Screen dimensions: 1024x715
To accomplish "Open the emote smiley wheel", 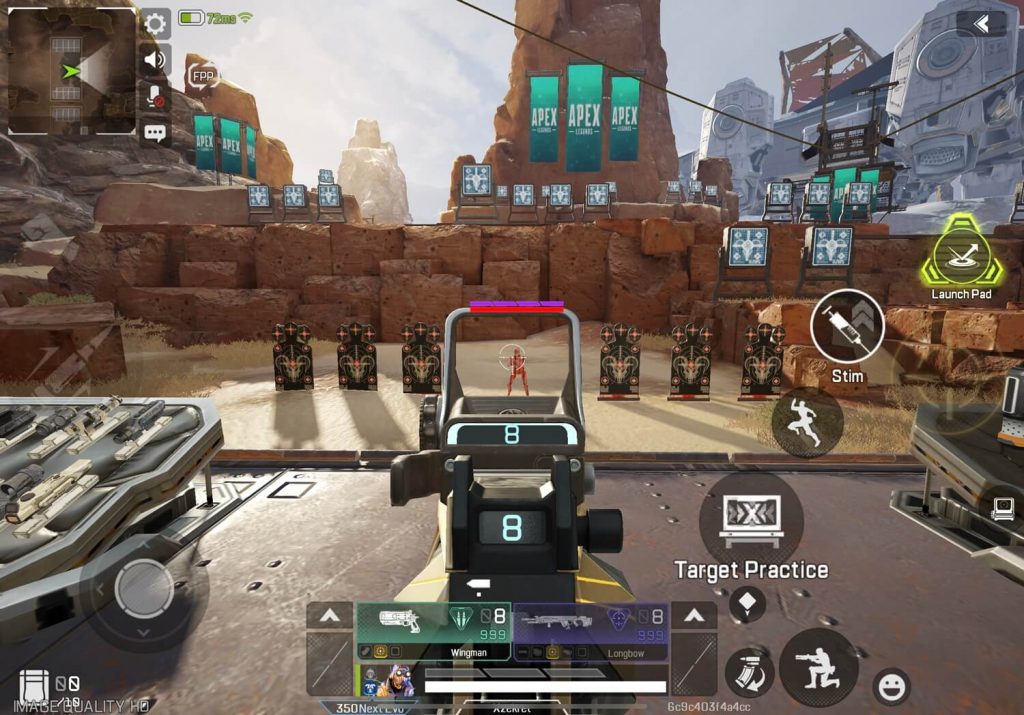I will click(890, 686).
